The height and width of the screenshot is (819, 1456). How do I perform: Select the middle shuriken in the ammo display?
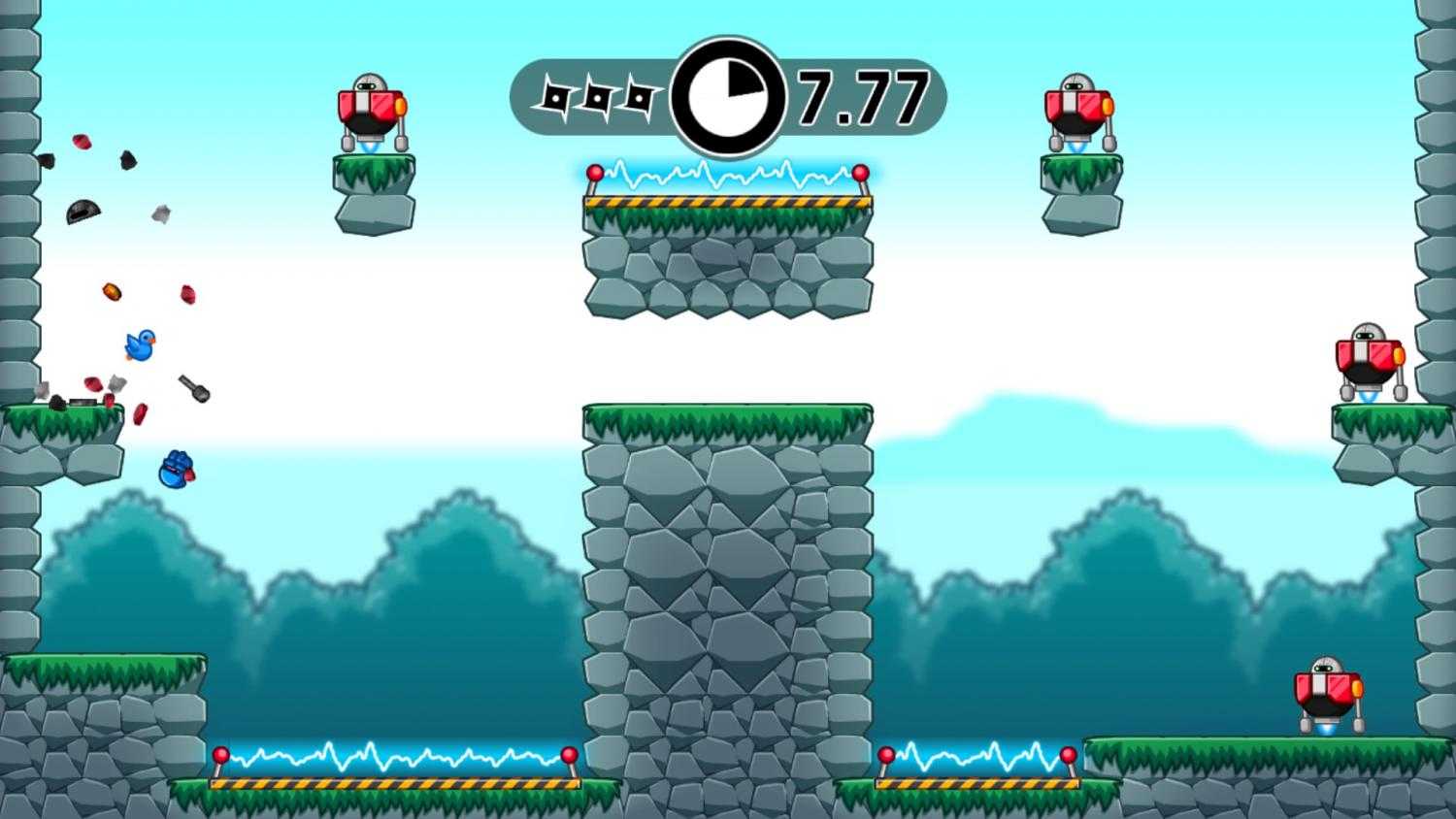598,96
